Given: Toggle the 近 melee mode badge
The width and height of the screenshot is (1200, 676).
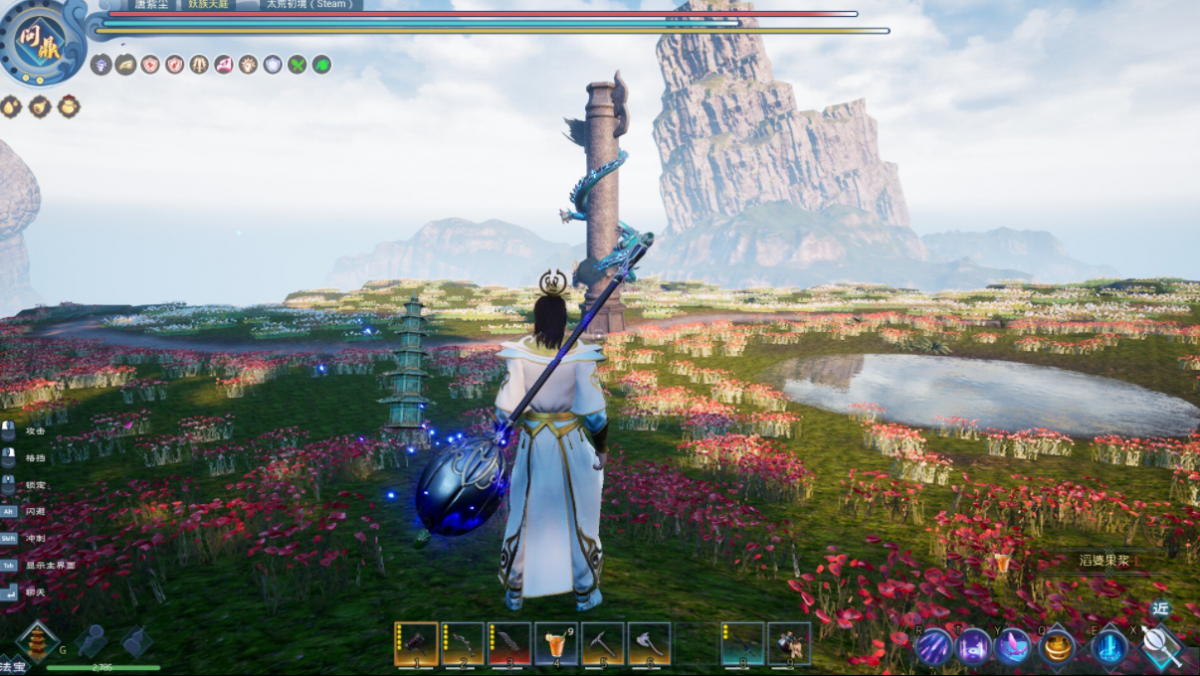Looking at the screenshot, I should [1160, 608].
